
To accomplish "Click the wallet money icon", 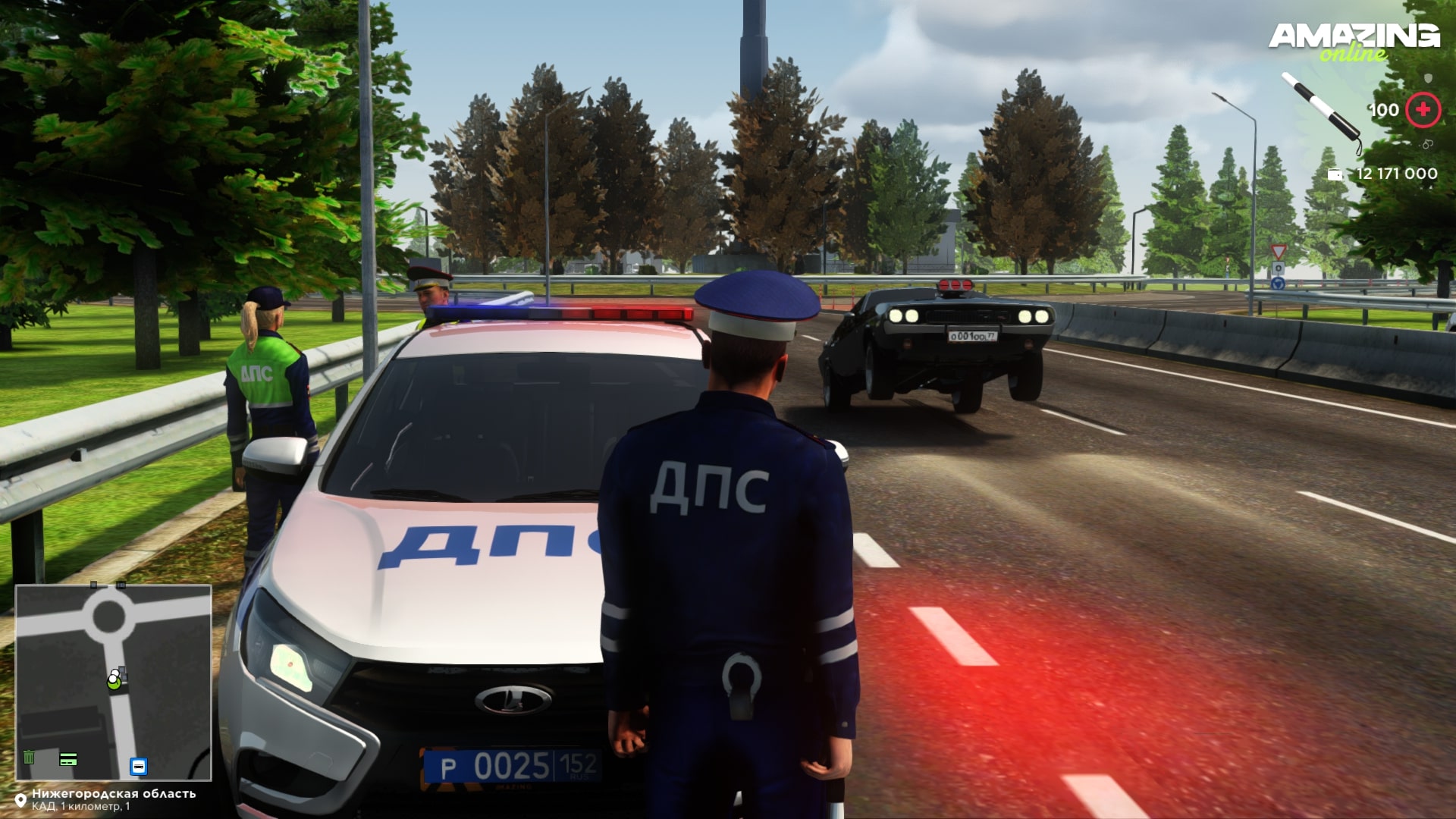I will coord(1335,174).
